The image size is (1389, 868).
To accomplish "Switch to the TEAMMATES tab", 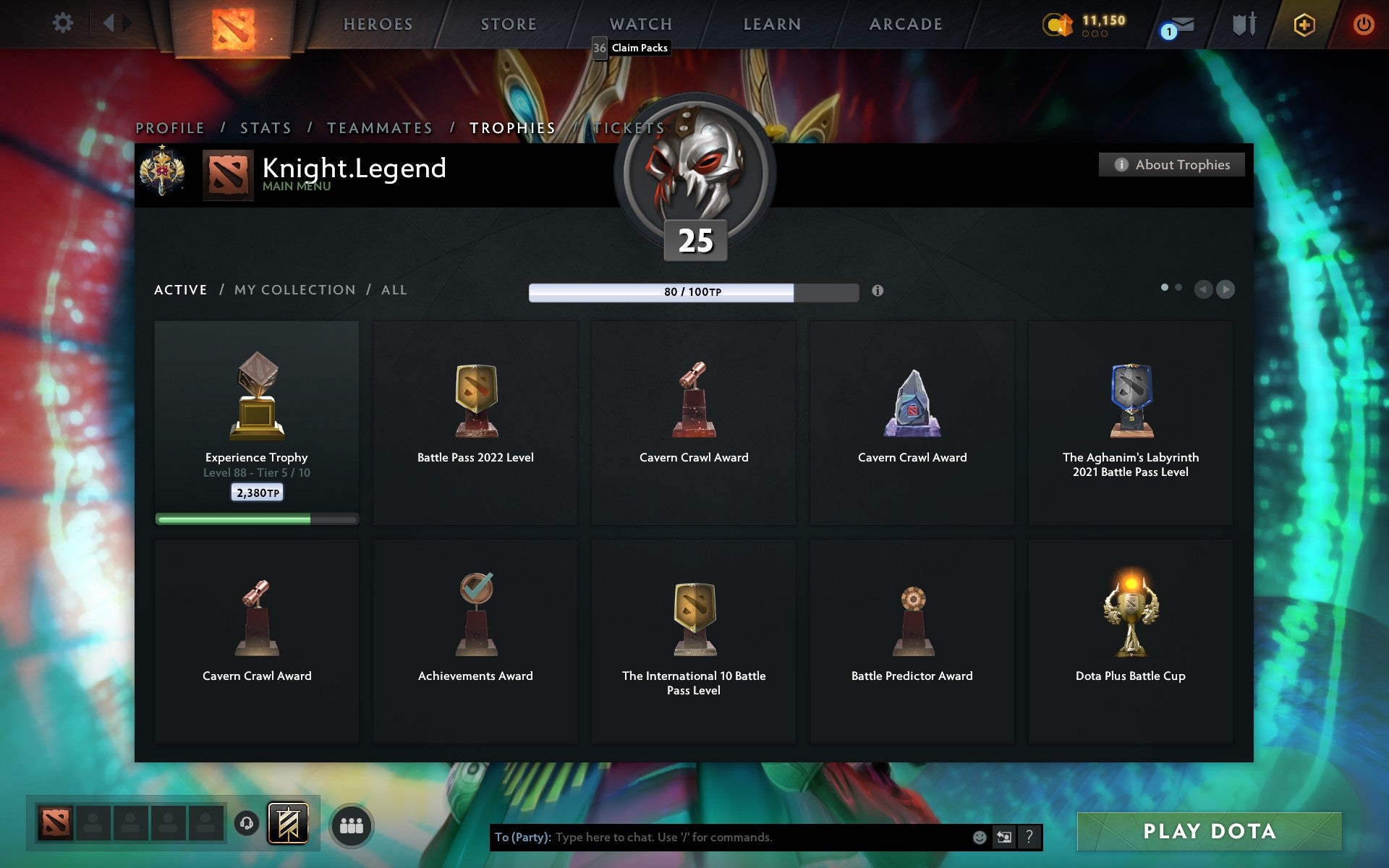I will point(380,127).
